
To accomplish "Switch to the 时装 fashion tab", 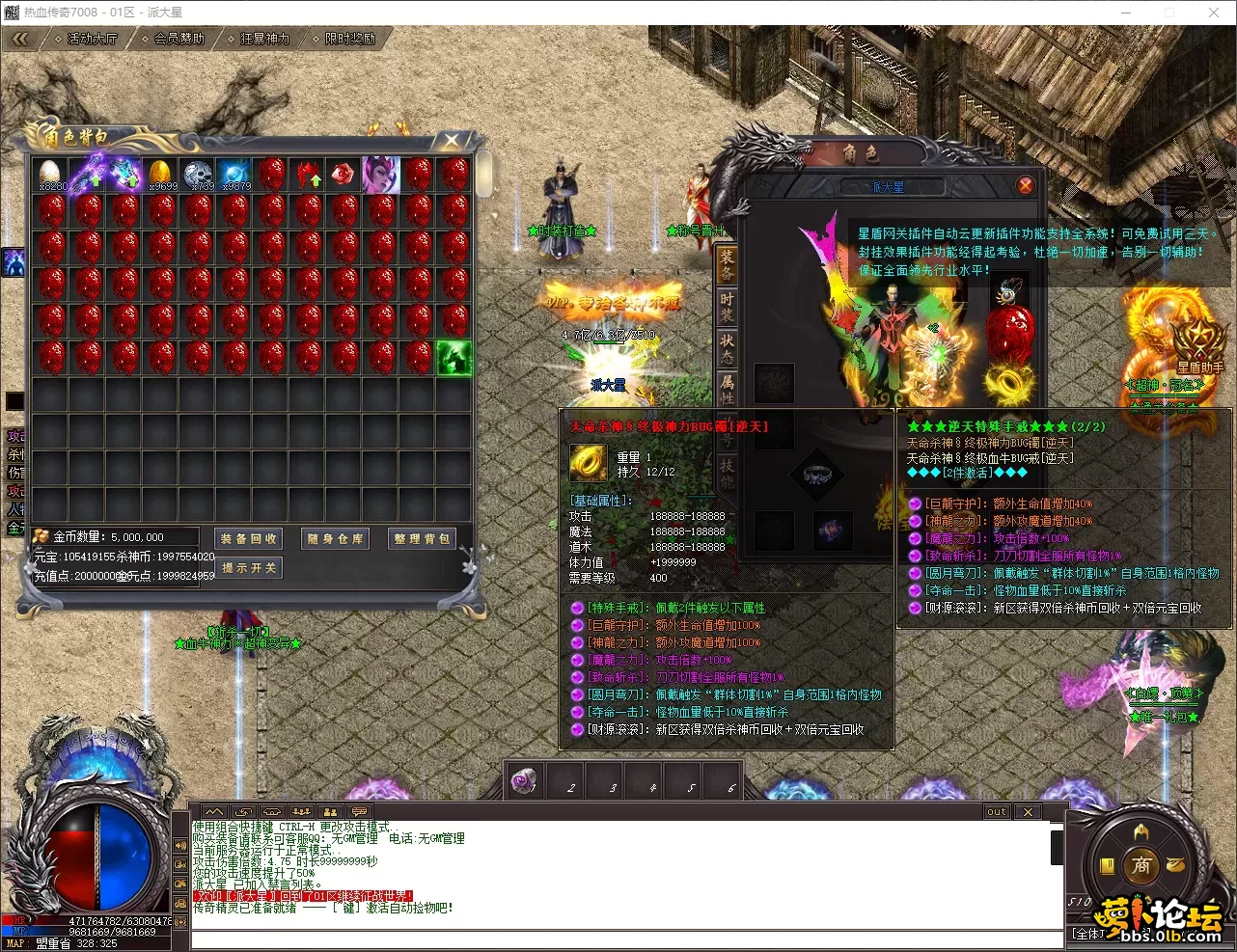I will (727, 308).
